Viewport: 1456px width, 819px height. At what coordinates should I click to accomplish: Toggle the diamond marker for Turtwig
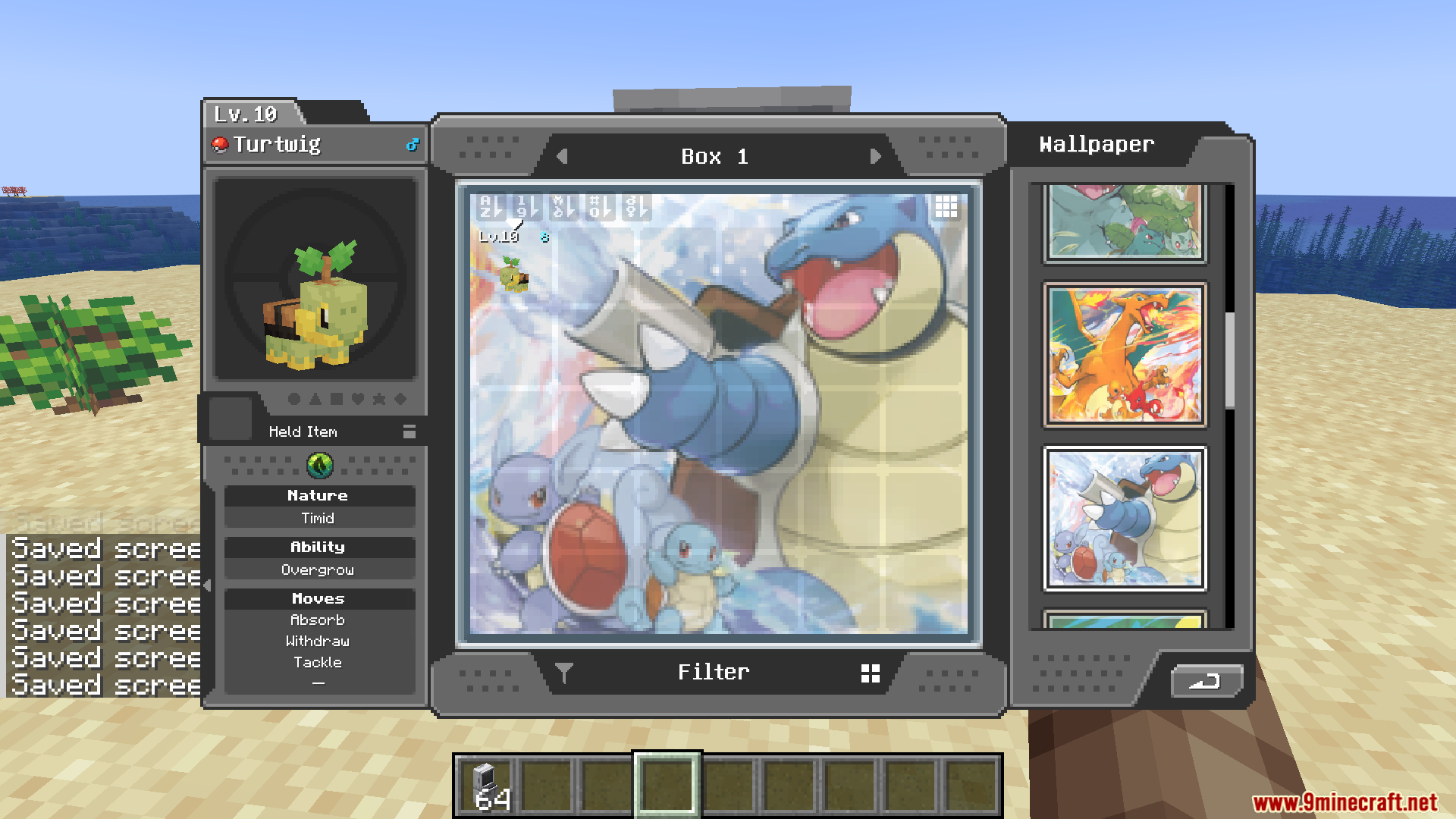point(400,399)
